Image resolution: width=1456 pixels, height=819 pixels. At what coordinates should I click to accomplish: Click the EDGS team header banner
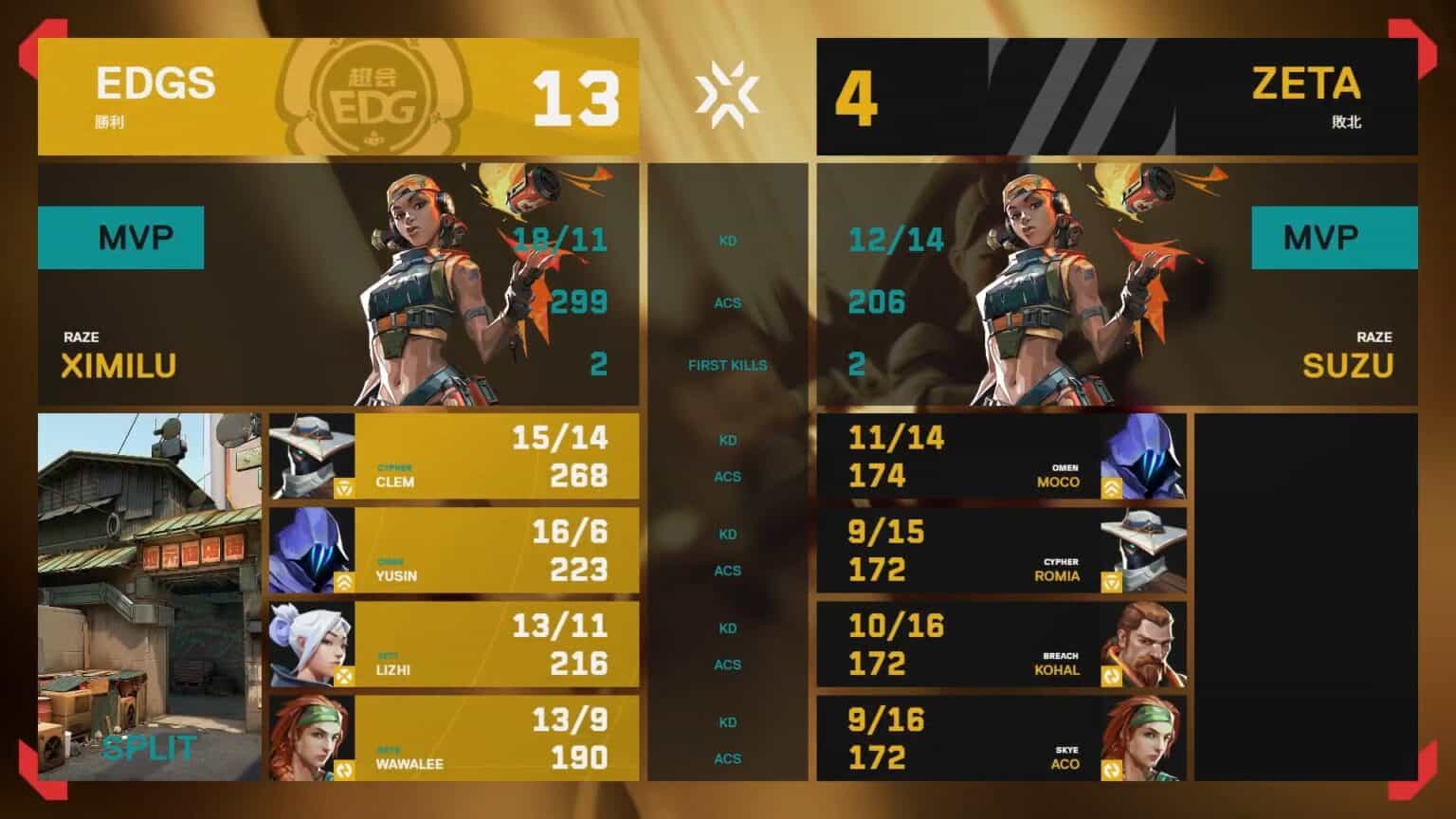click(337, 97)
